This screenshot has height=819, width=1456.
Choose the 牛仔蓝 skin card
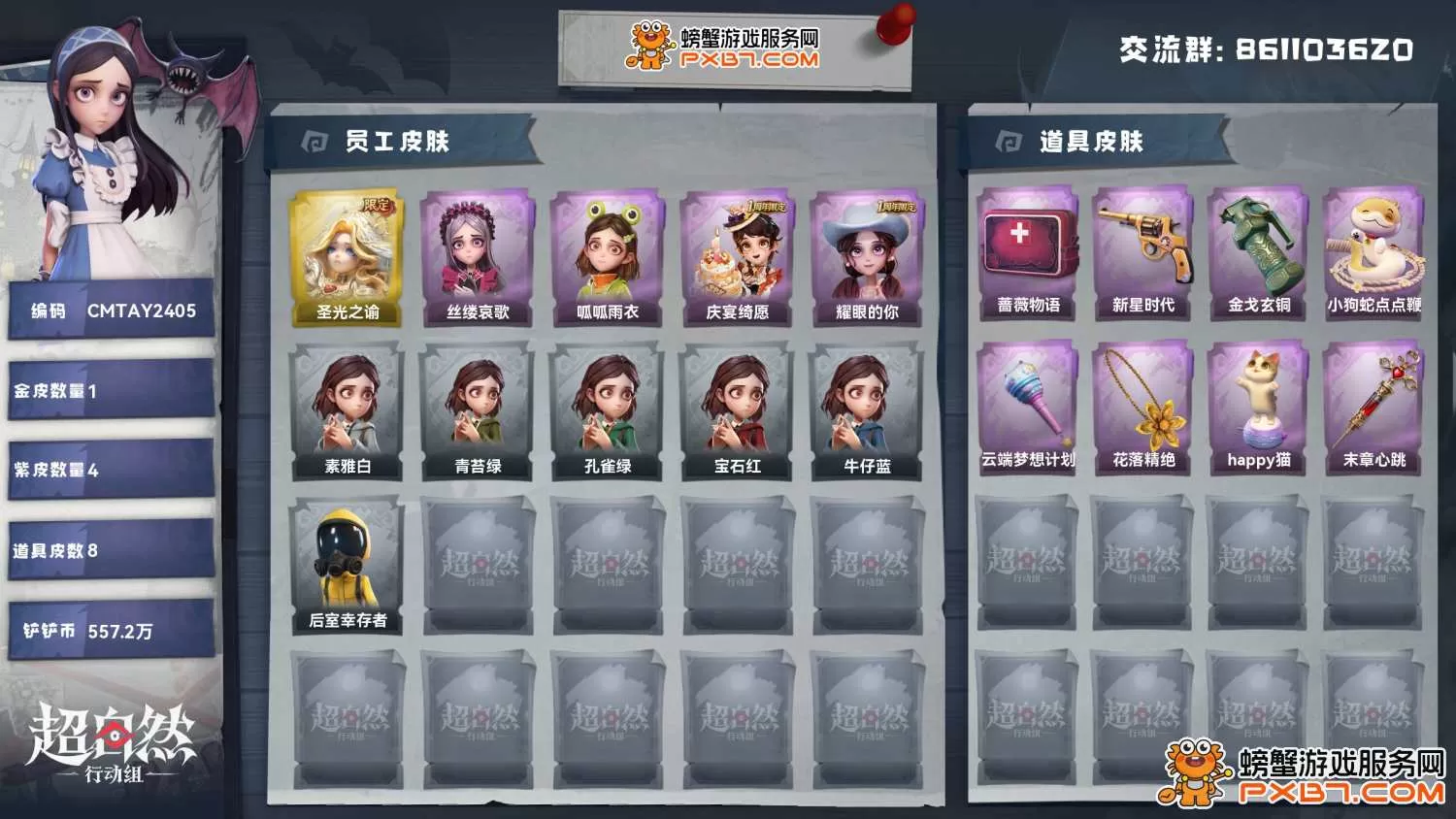[867, 412]
